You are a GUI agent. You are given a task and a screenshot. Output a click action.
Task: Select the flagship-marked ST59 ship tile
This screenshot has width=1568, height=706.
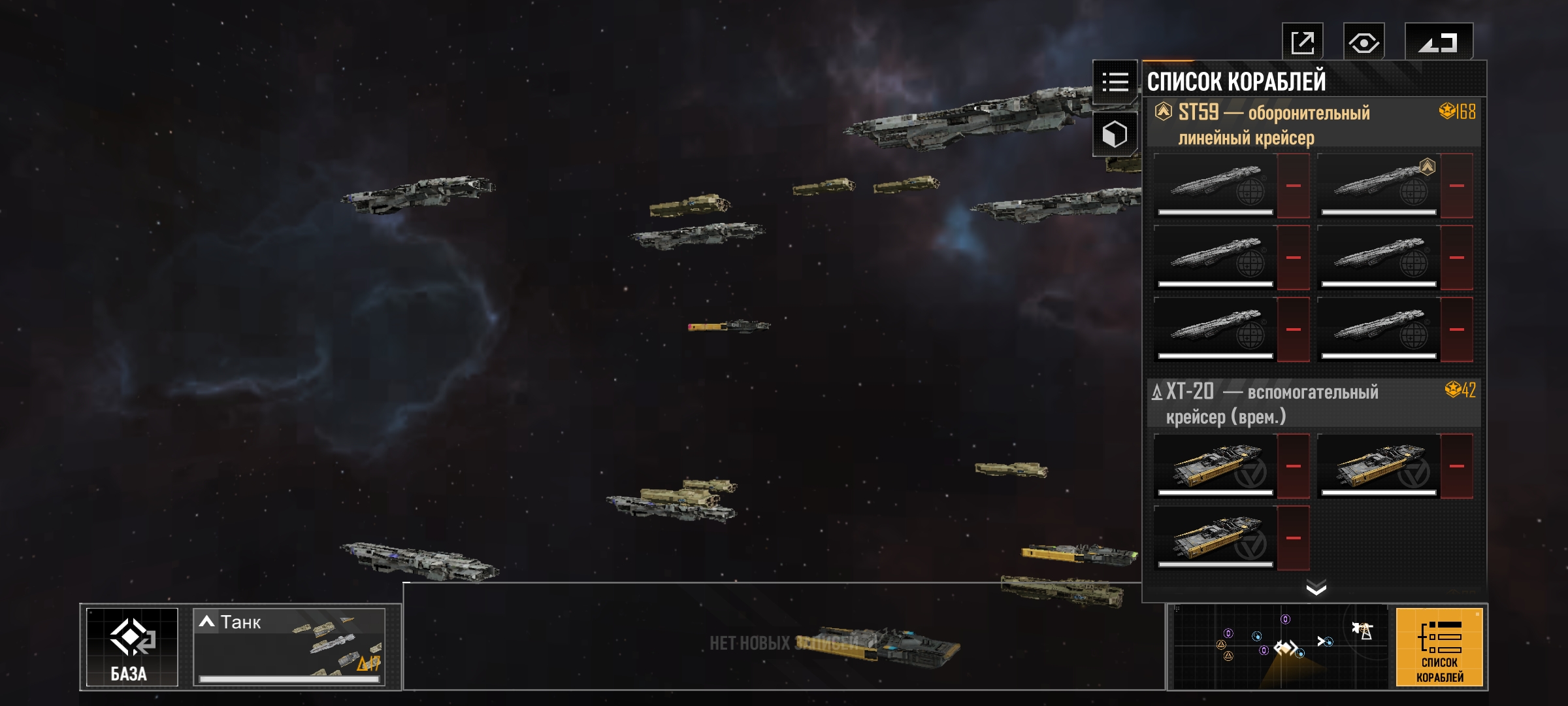pos(1378,186)
